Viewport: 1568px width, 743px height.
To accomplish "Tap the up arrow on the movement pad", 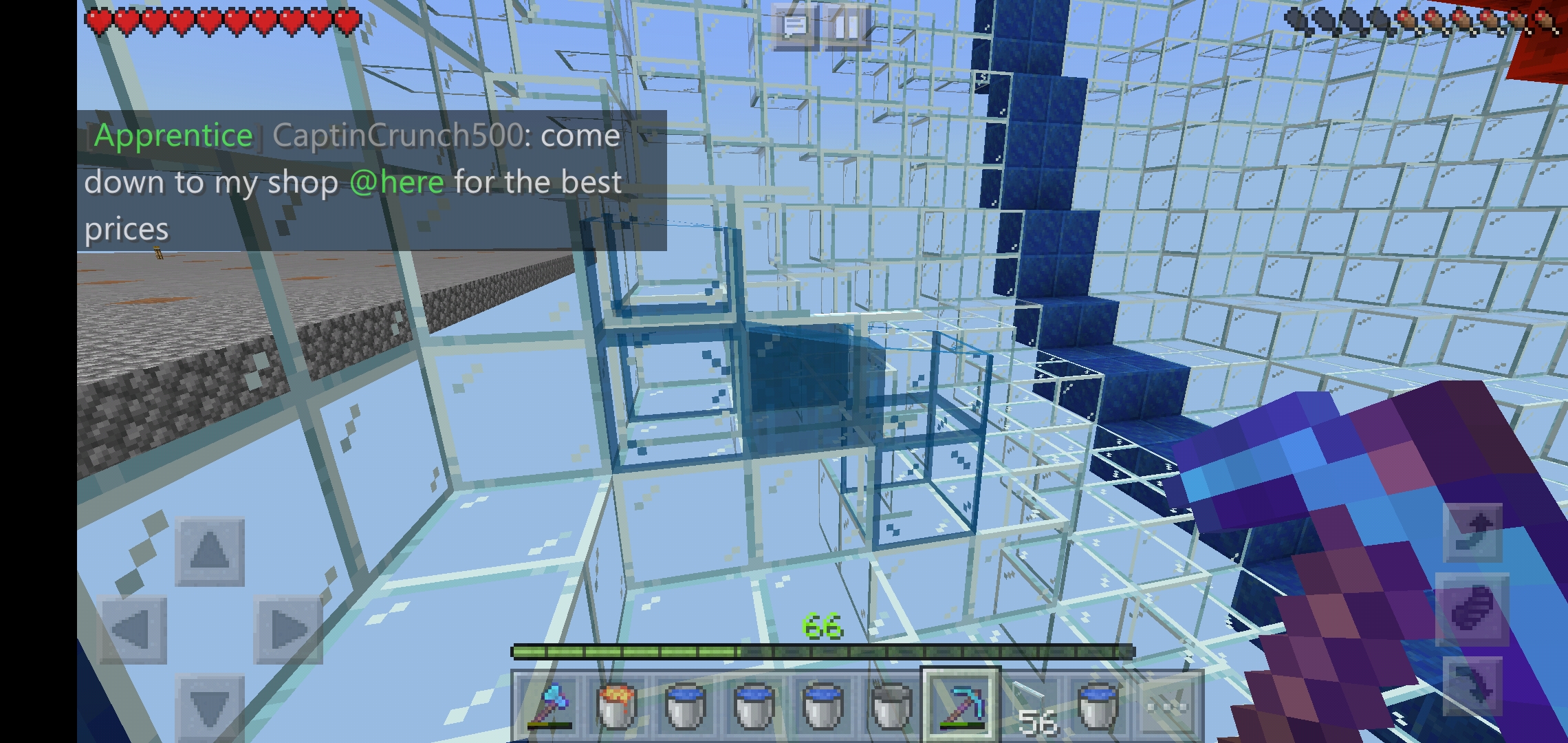I will [x=210, y=550].
